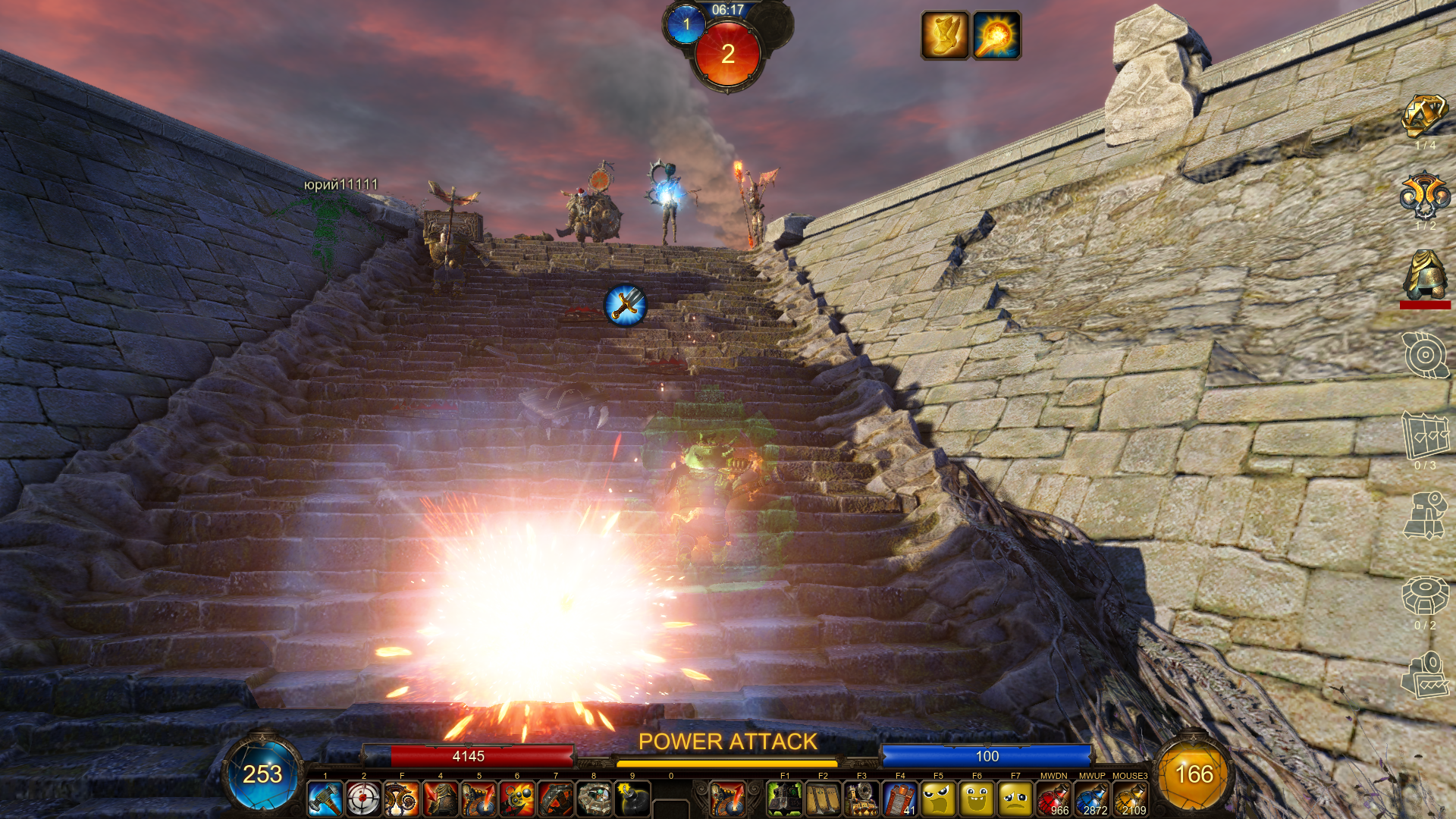Select the armor with red down-arrow skill
The image size is (1456, 819).
(x=441, y=799)
